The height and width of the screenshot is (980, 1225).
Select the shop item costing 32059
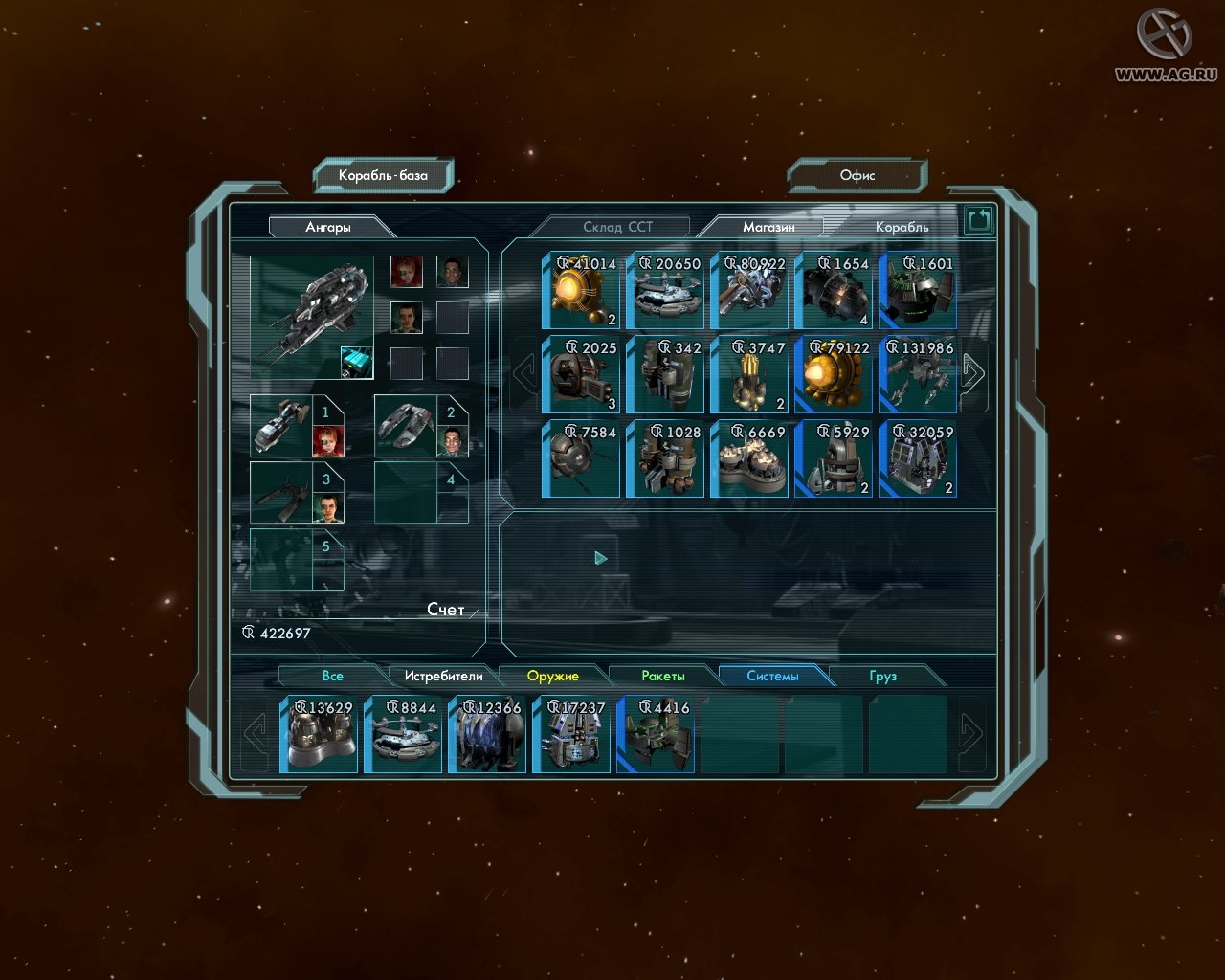pyautogui.click(x=918, y=459)
